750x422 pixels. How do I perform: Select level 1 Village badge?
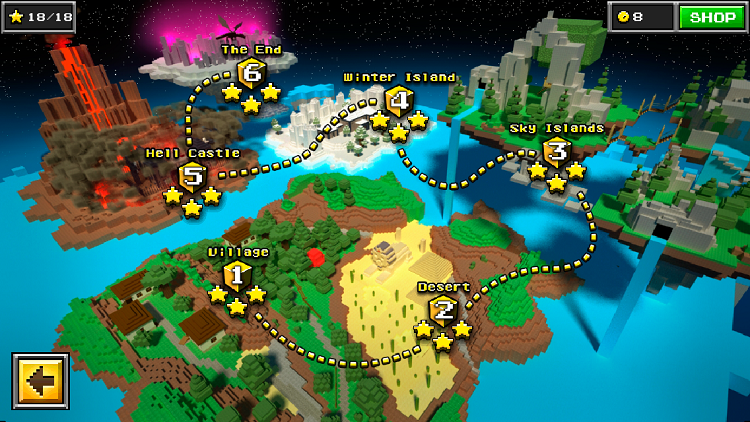[x=237, y=275]
